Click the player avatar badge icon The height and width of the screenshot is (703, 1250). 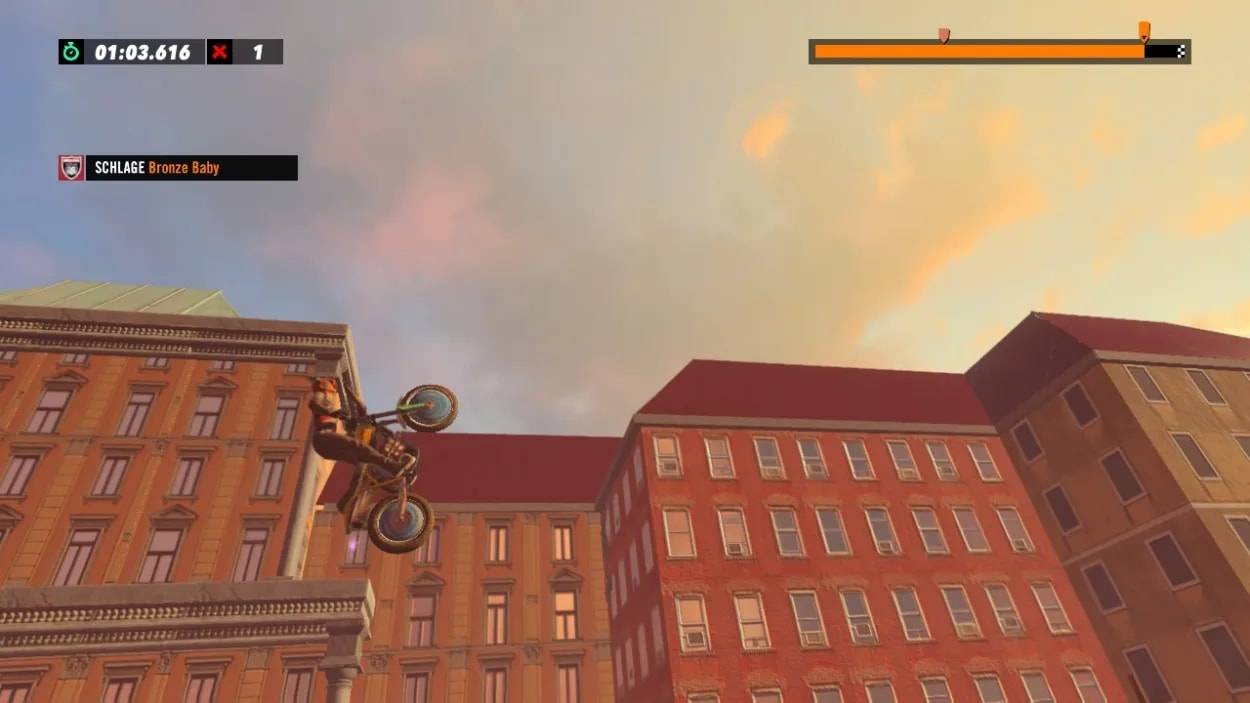[x=71, y=168]
